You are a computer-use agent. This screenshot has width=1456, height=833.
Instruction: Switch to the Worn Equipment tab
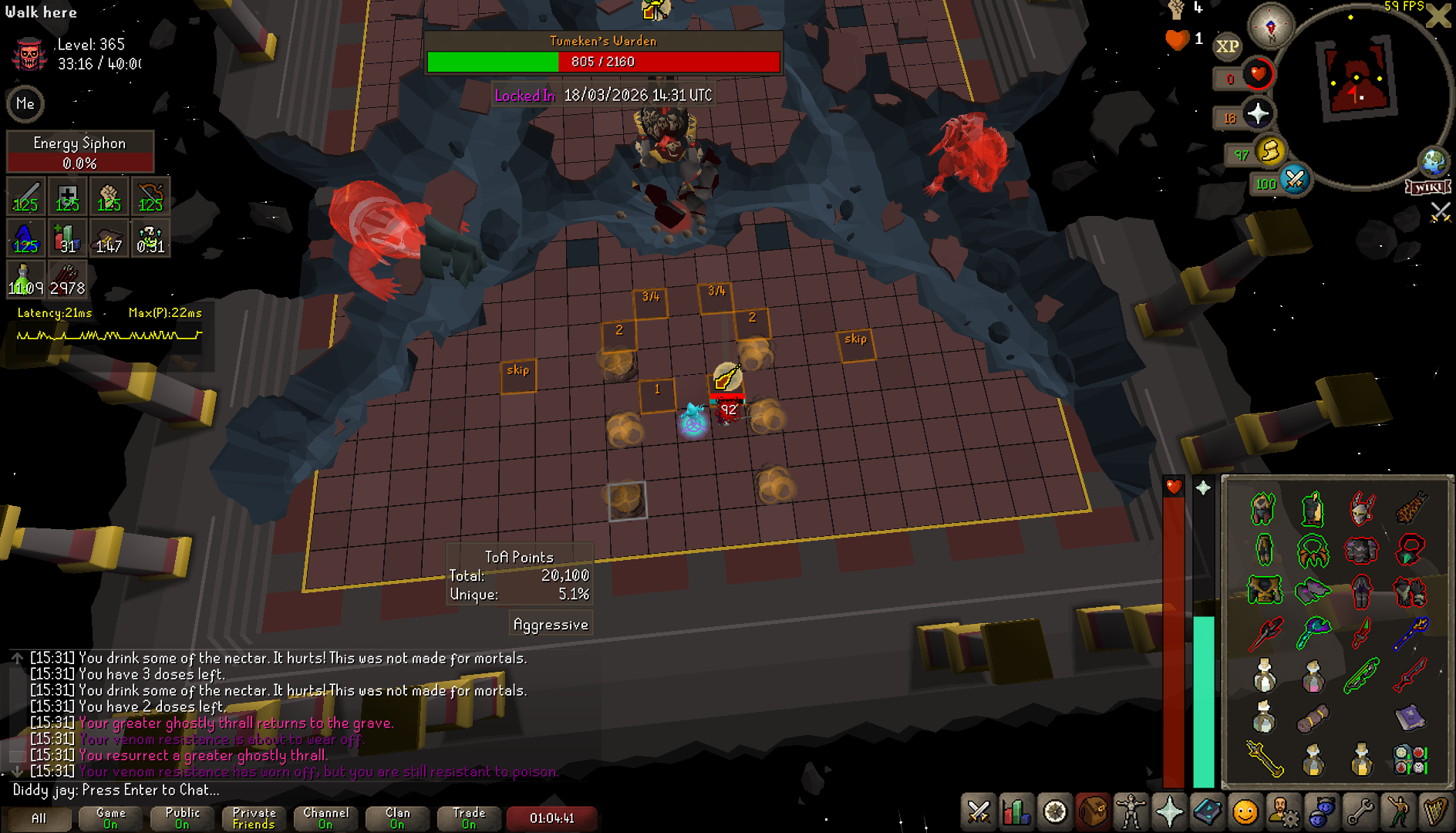pyautogui.click(x=1131, y=812)
